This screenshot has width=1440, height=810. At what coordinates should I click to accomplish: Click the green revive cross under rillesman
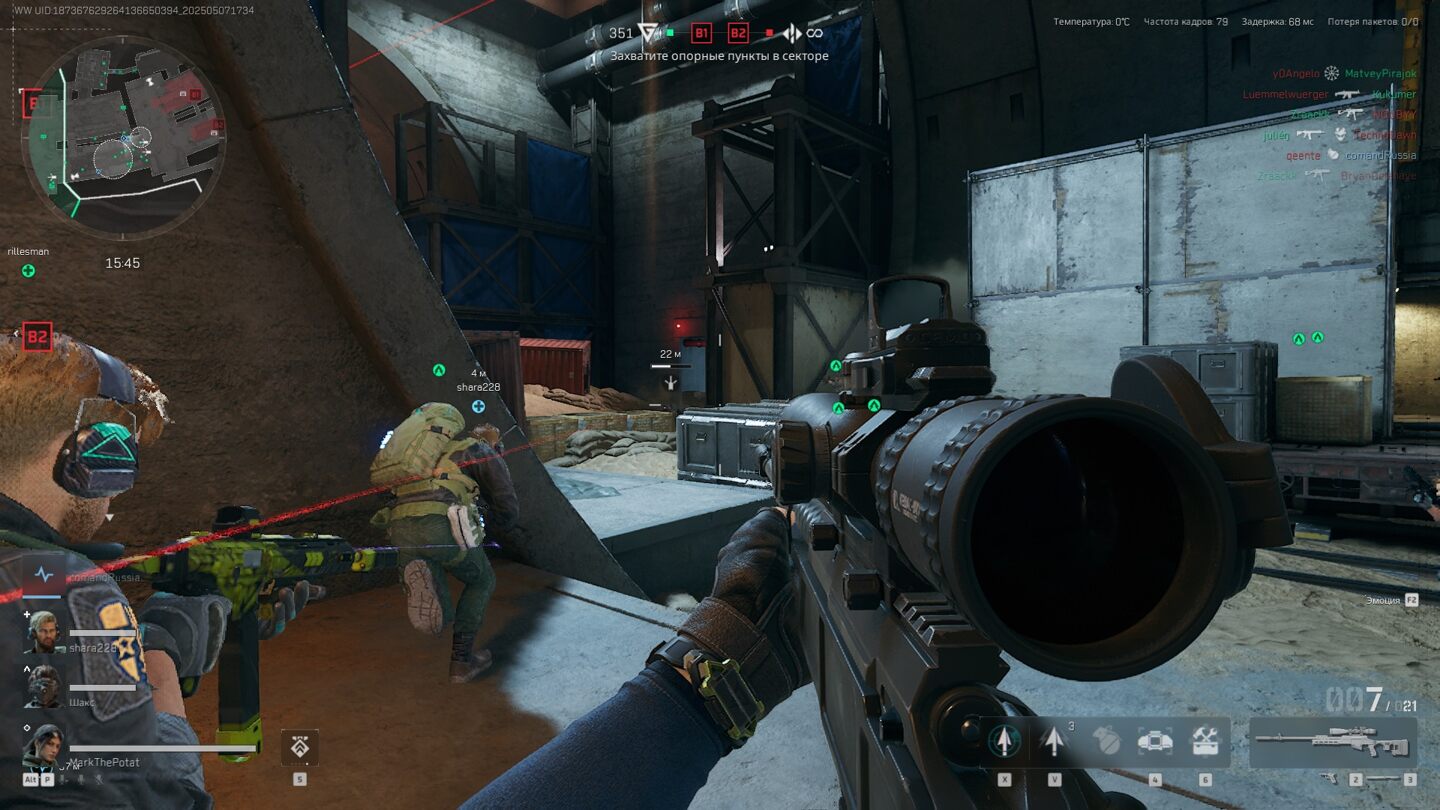(x=28, y=270)
